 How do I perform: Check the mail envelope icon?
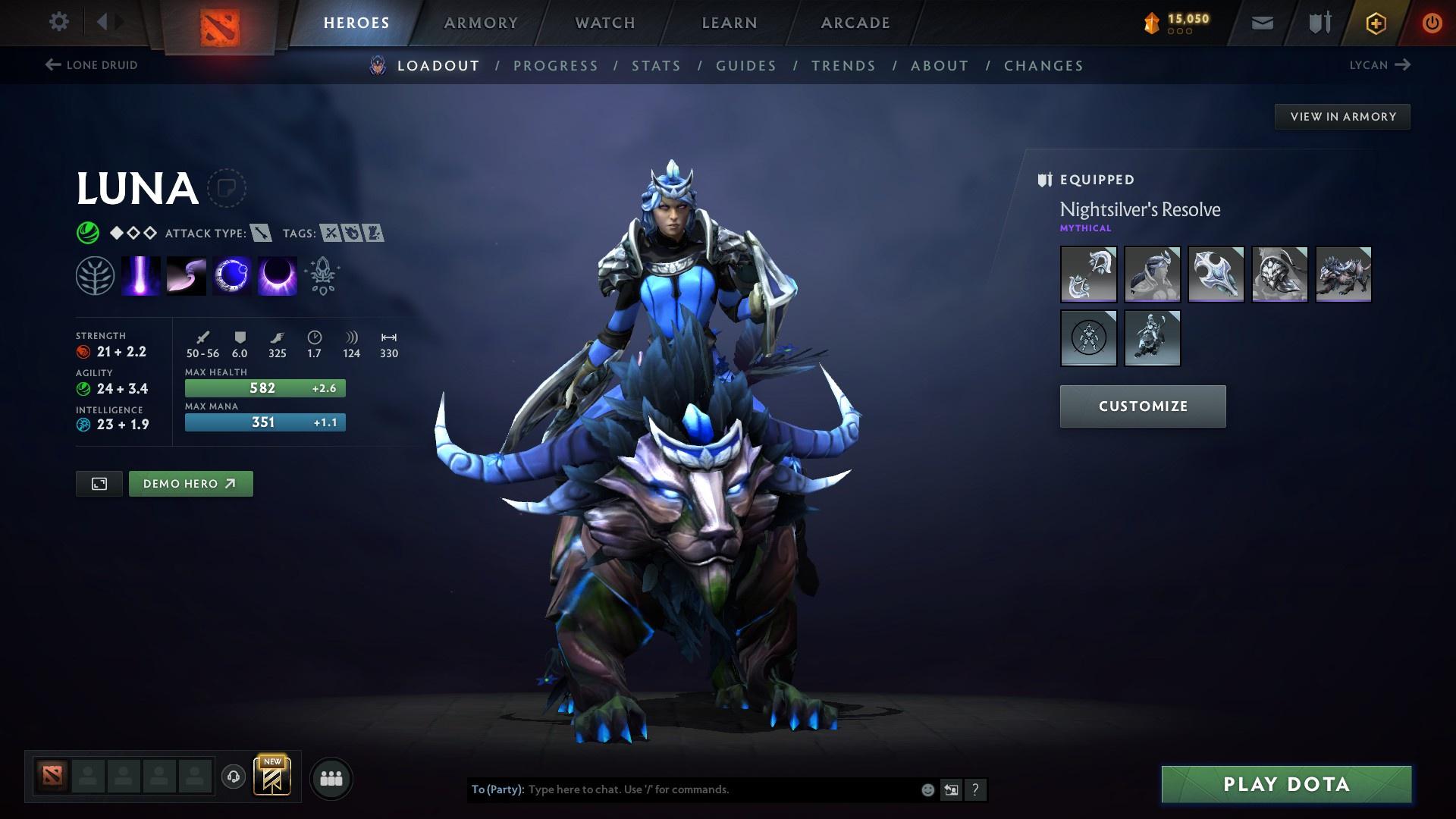coord(1261,23)
